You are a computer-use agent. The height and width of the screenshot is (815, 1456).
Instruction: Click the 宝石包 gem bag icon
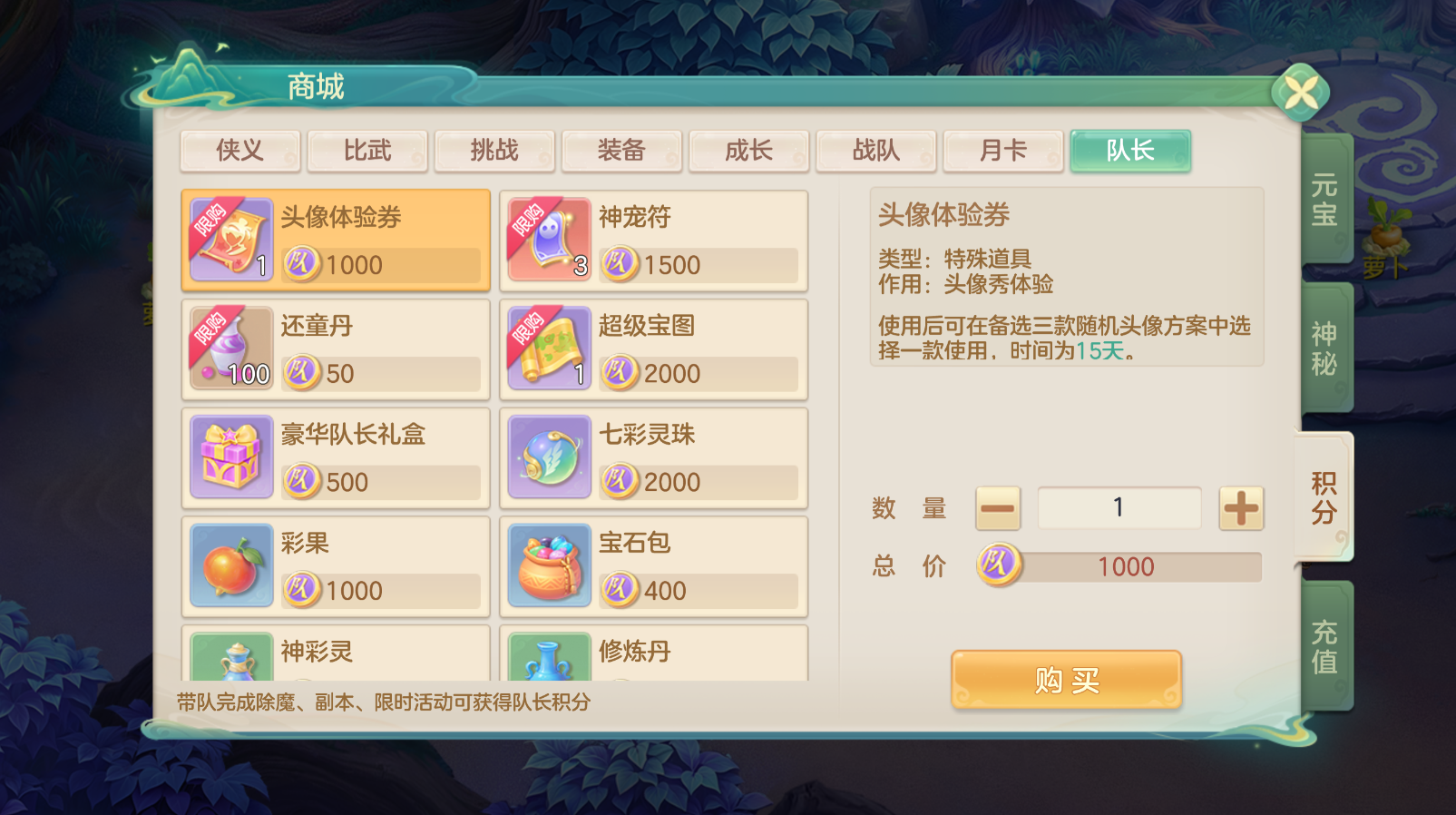[x=548, y=565]
